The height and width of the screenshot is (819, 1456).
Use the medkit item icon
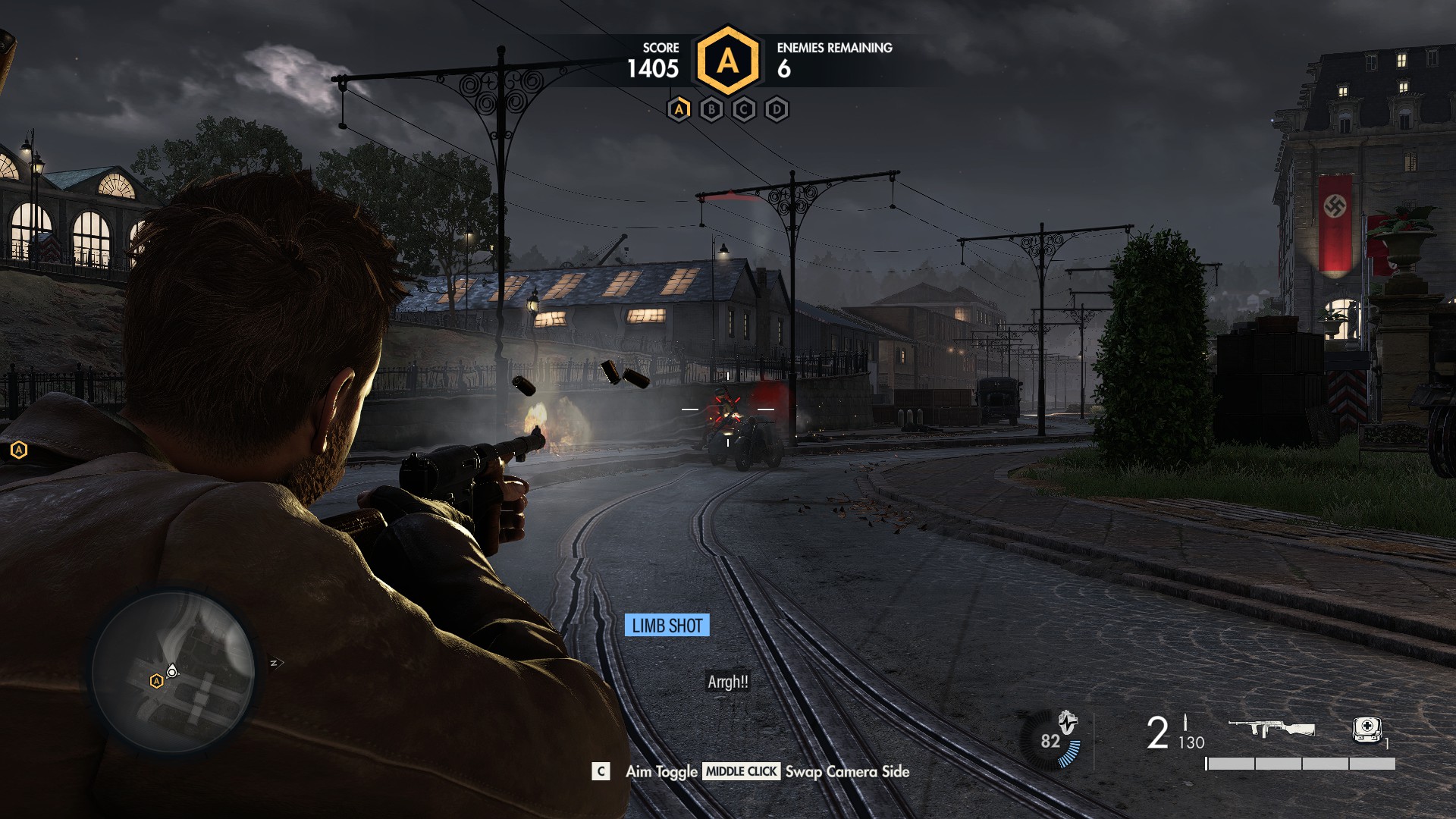pyautogui.click(x=1367, y=729)
